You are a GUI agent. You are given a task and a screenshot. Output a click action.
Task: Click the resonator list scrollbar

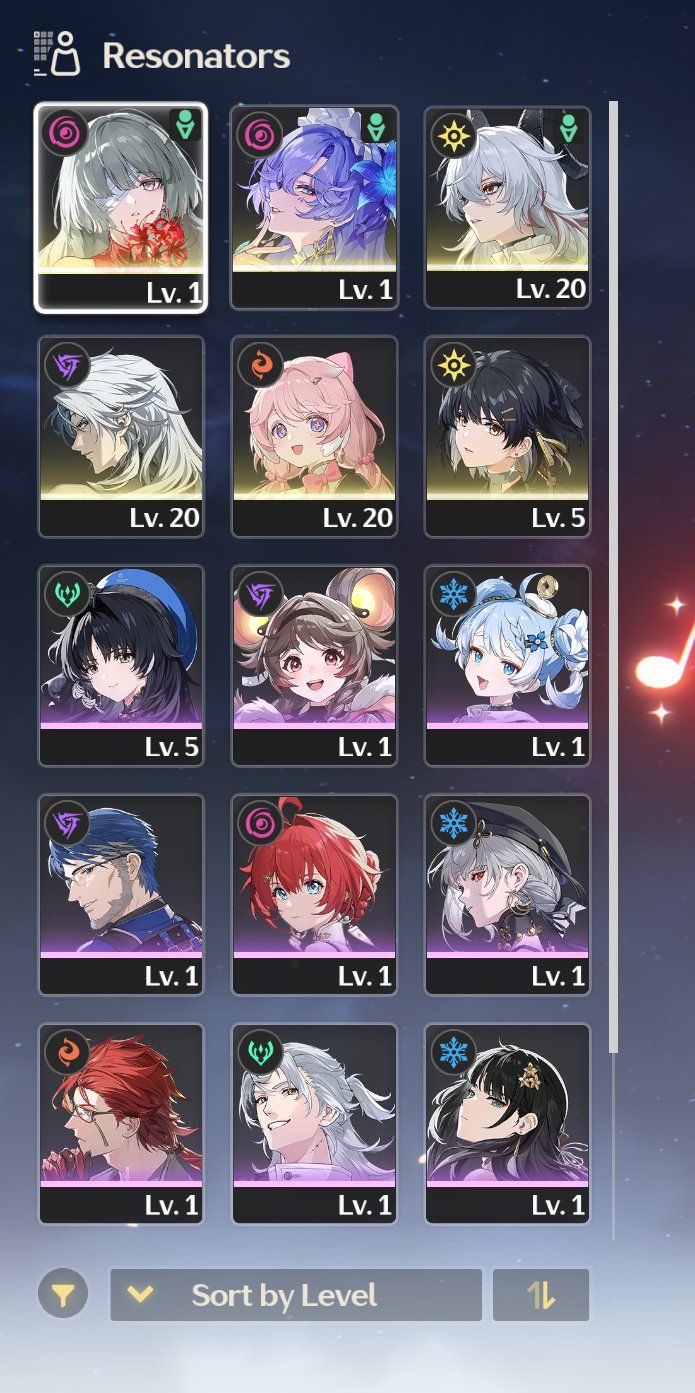tap(614, 575)
